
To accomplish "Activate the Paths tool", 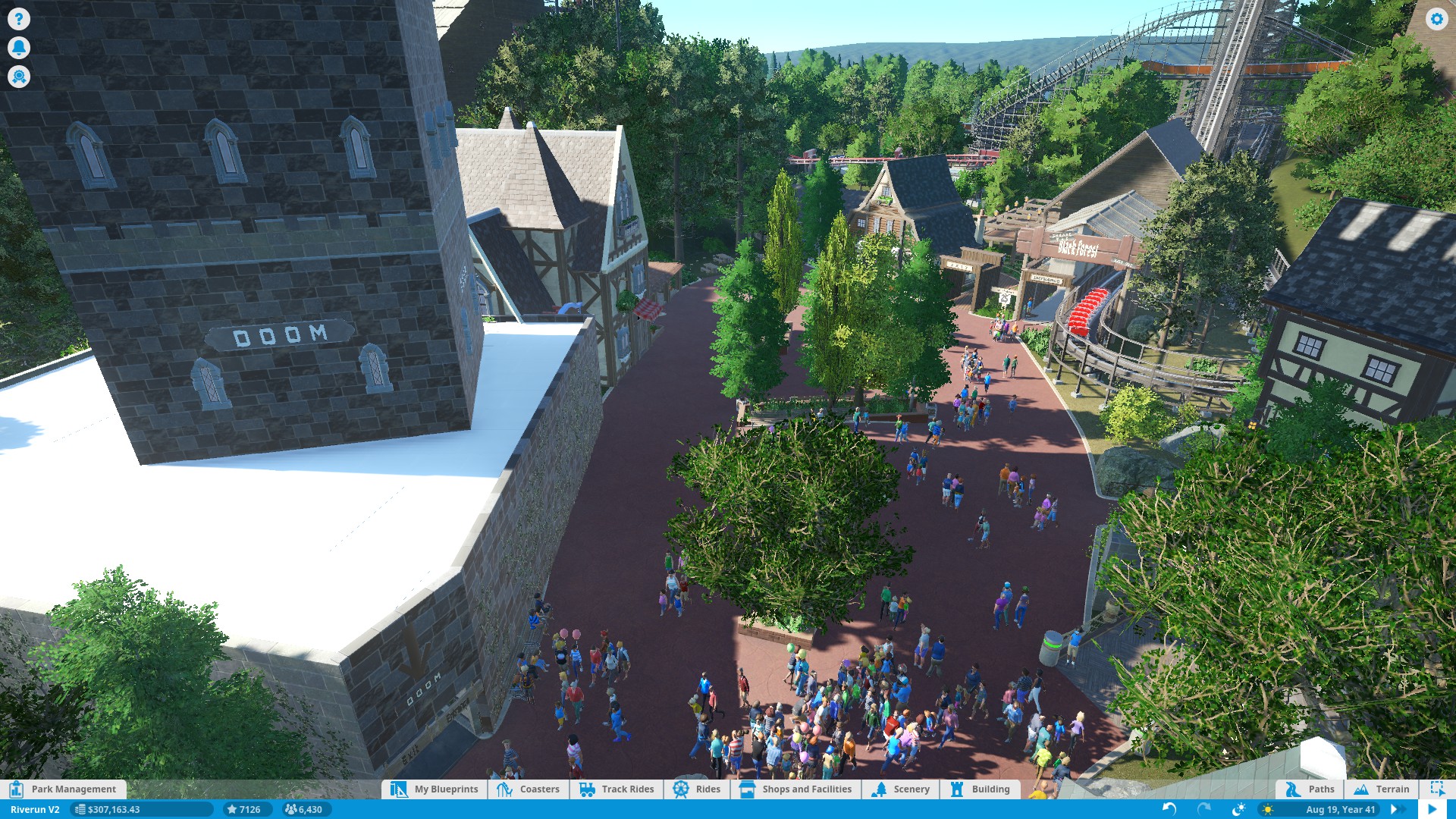I will click(x=1310, y=789).
